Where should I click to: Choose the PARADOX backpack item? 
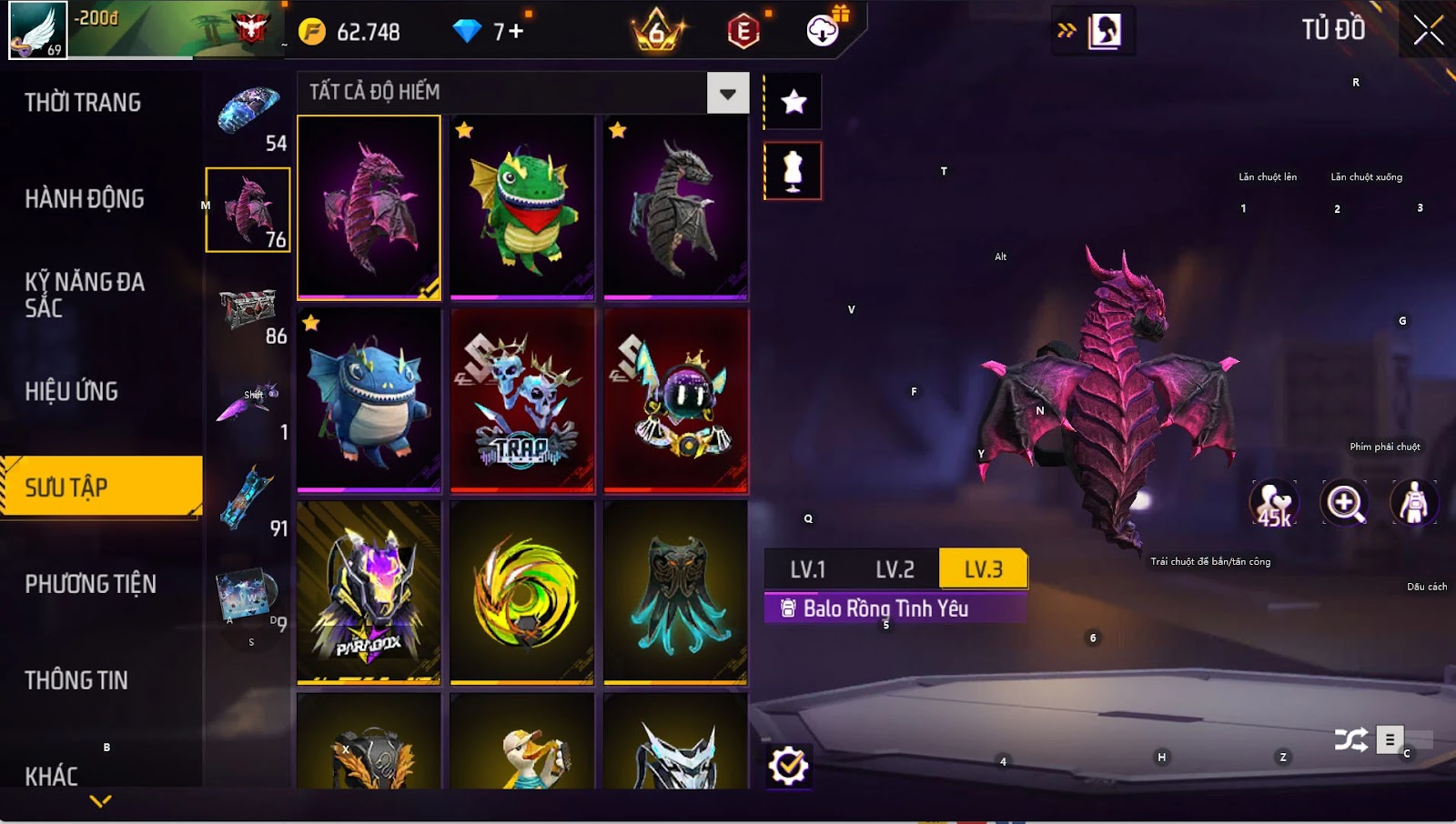[369, 592]
